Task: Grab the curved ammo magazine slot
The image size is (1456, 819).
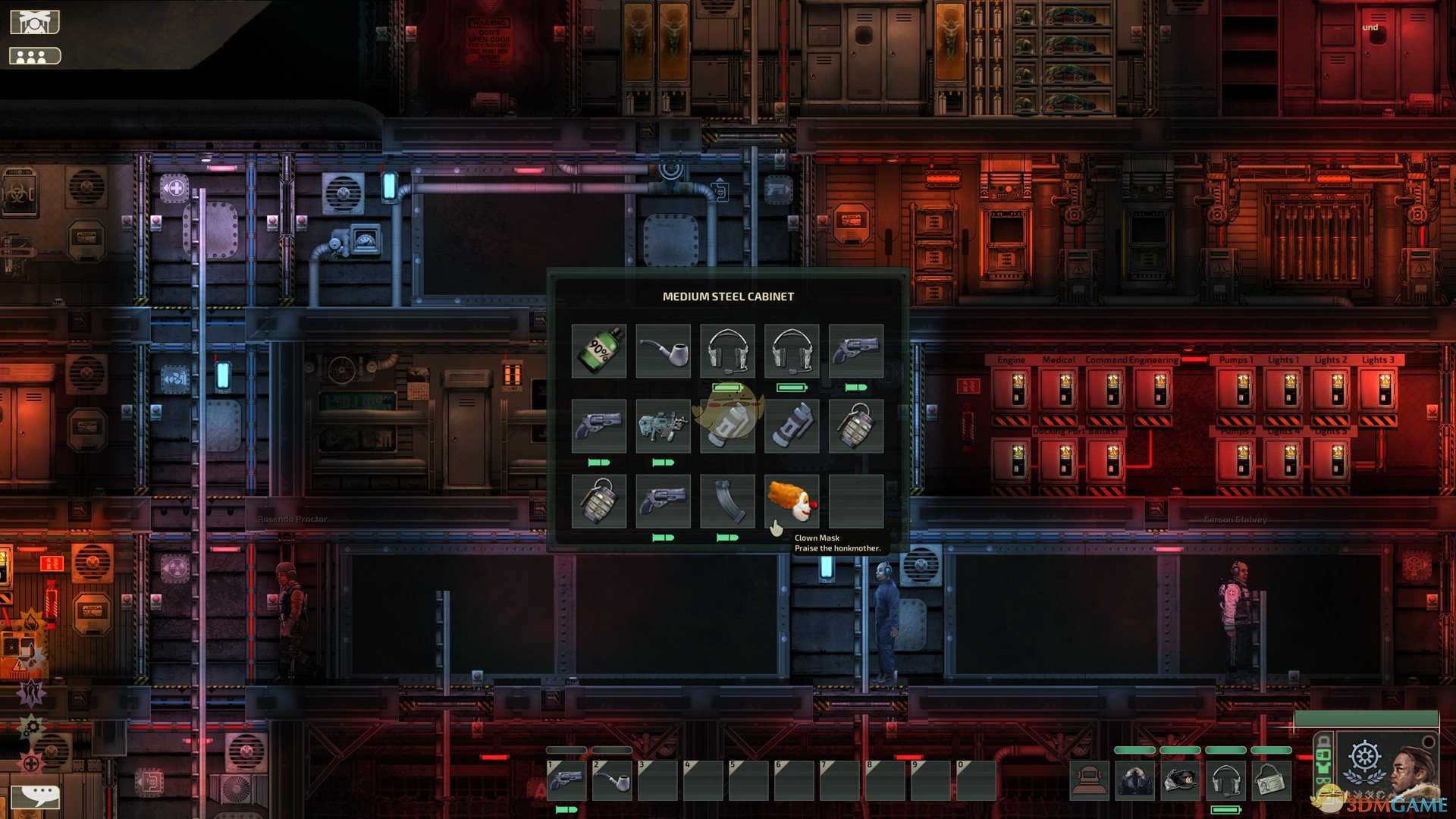Action: pos(727,500)
